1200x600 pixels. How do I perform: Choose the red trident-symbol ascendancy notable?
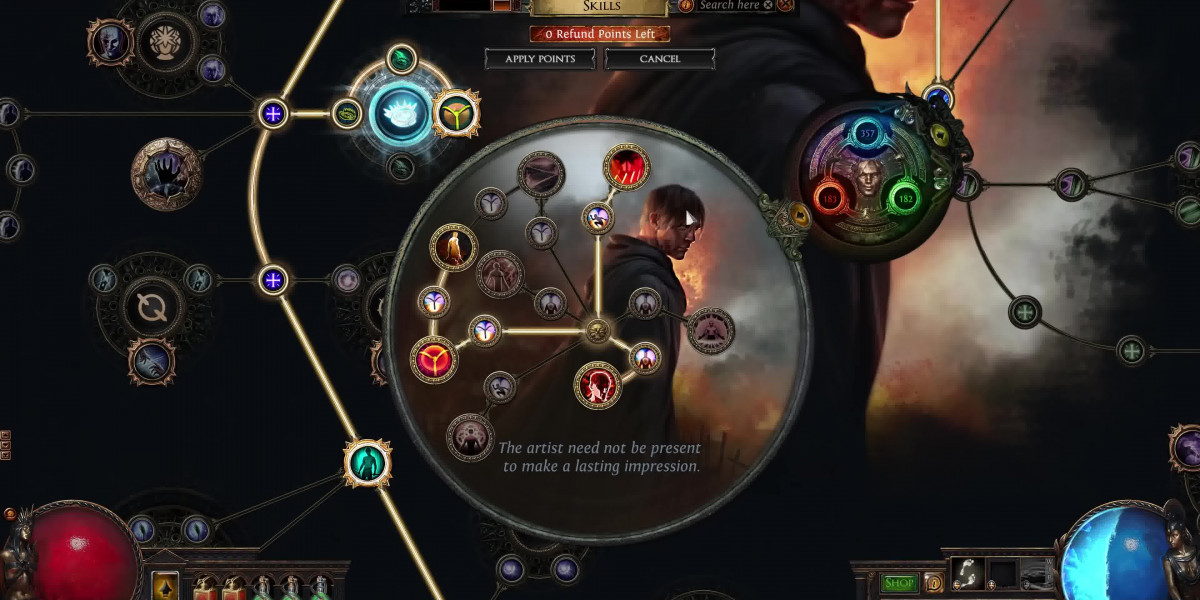[x=434, y=358]
